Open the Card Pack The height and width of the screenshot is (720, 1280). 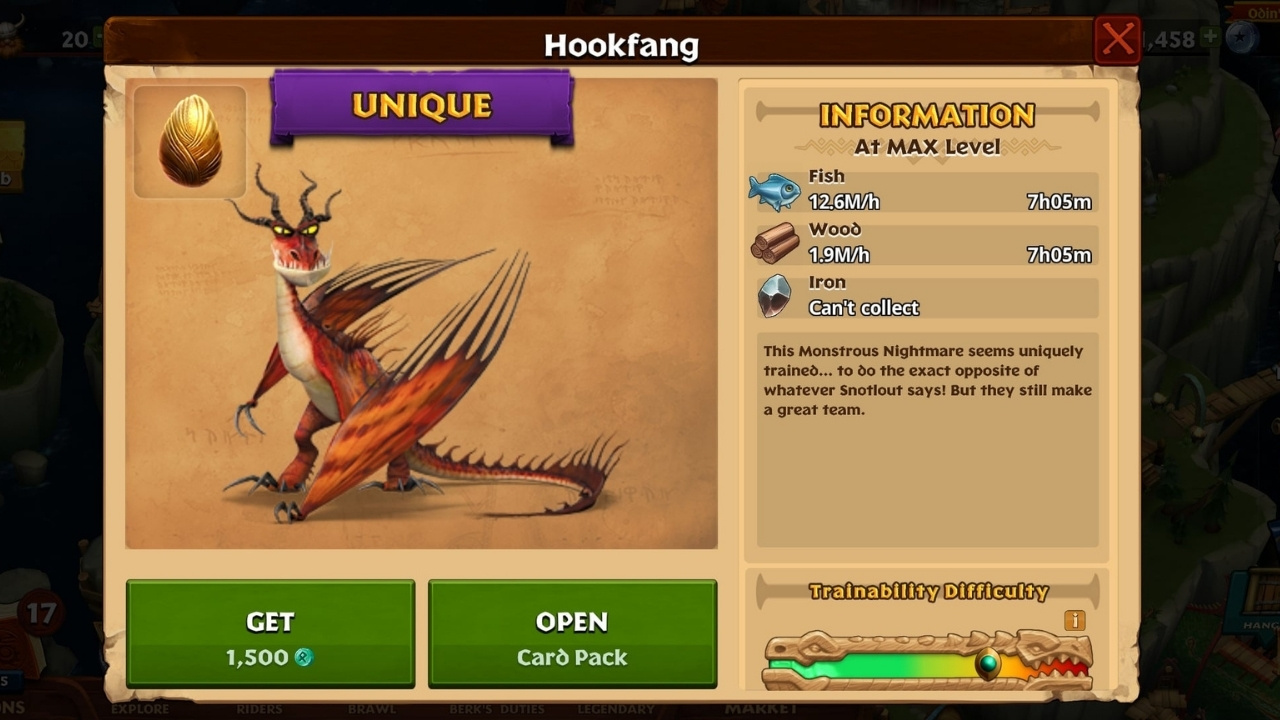click(572, 635)
